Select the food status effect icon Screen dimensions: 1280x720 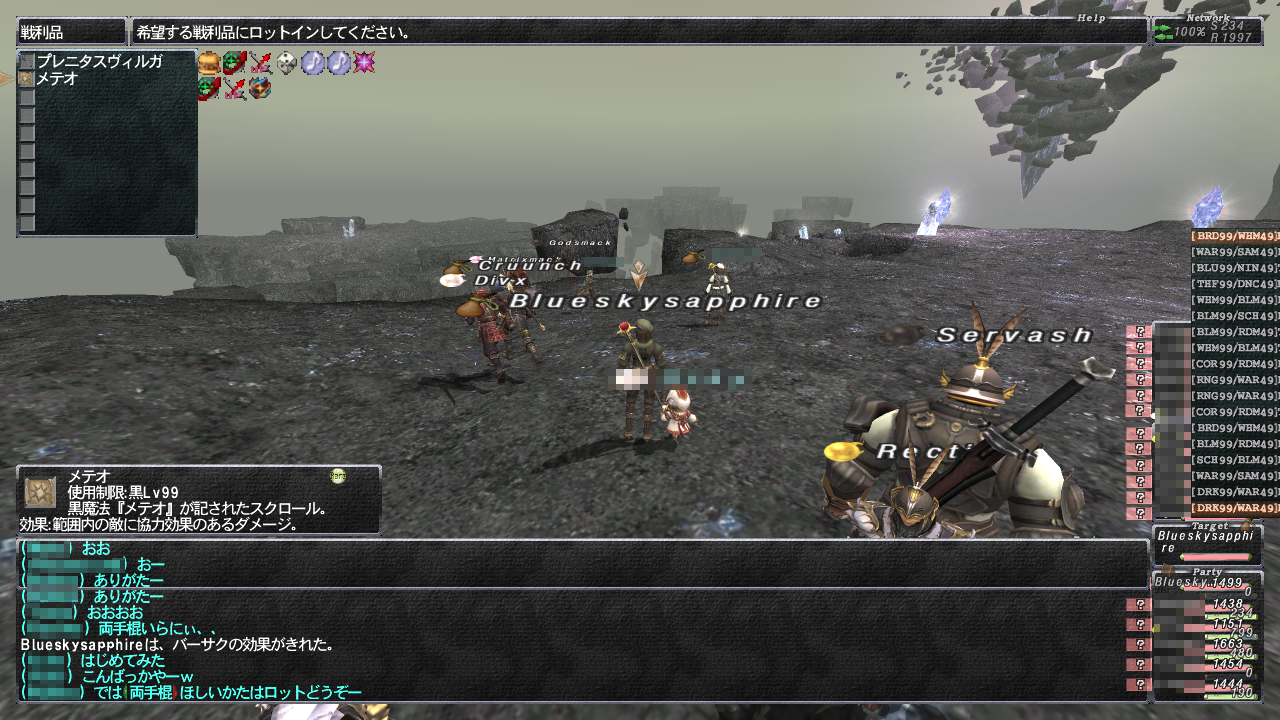tap(208, 63)
